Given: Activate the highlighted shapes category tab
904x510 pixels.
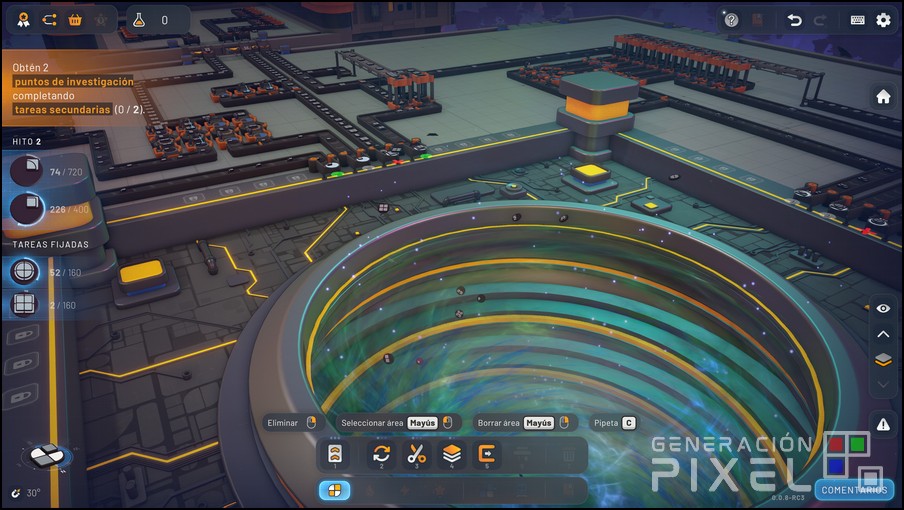Looking at the screenshot, I should (x=334, y=490).
